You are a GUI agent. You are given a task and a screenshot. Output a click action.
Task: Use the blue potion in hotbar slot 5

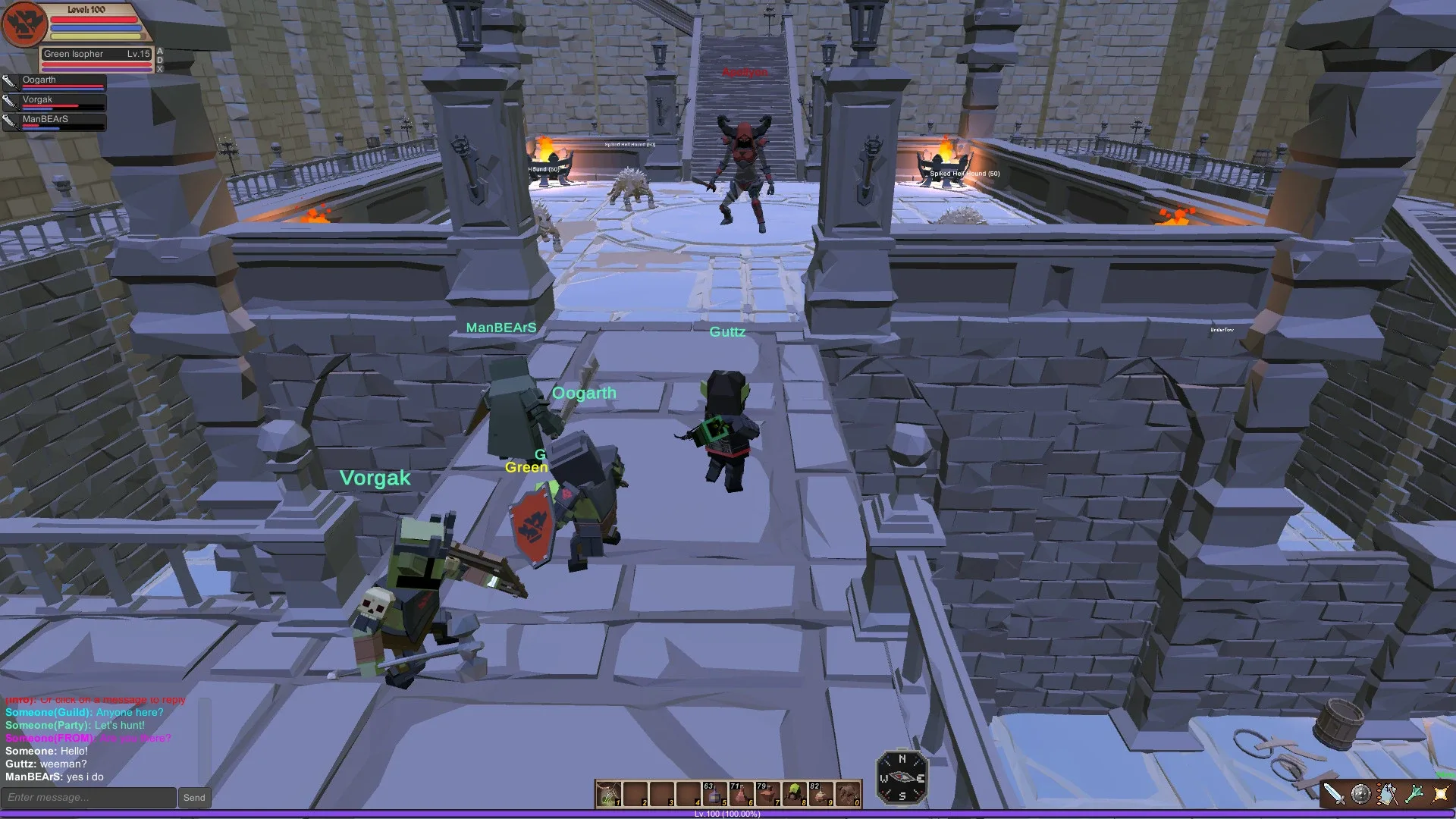coord(715,795)
